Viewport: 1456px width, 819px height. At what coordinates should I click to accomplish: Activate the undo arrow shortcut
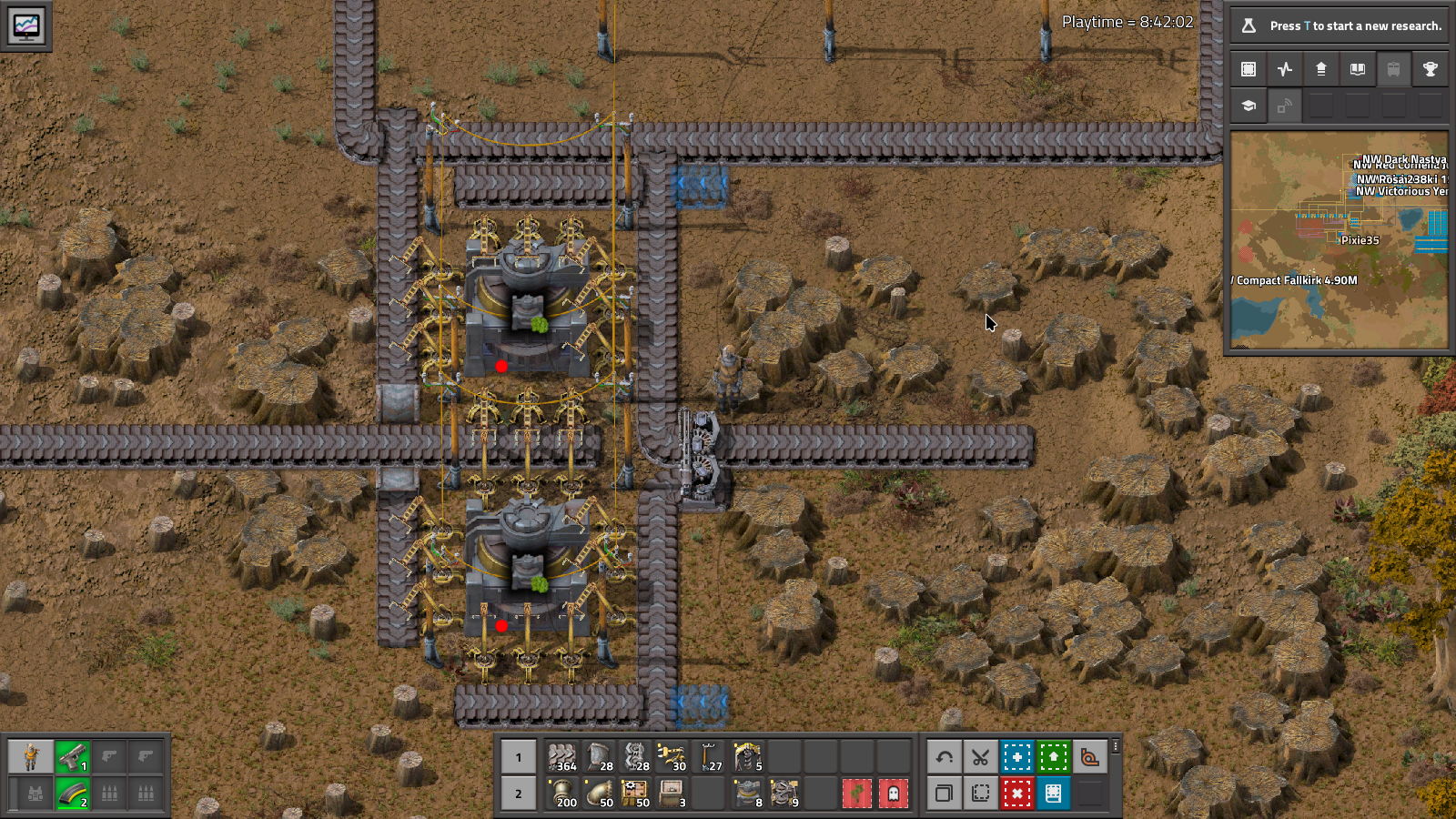[944, 757]
